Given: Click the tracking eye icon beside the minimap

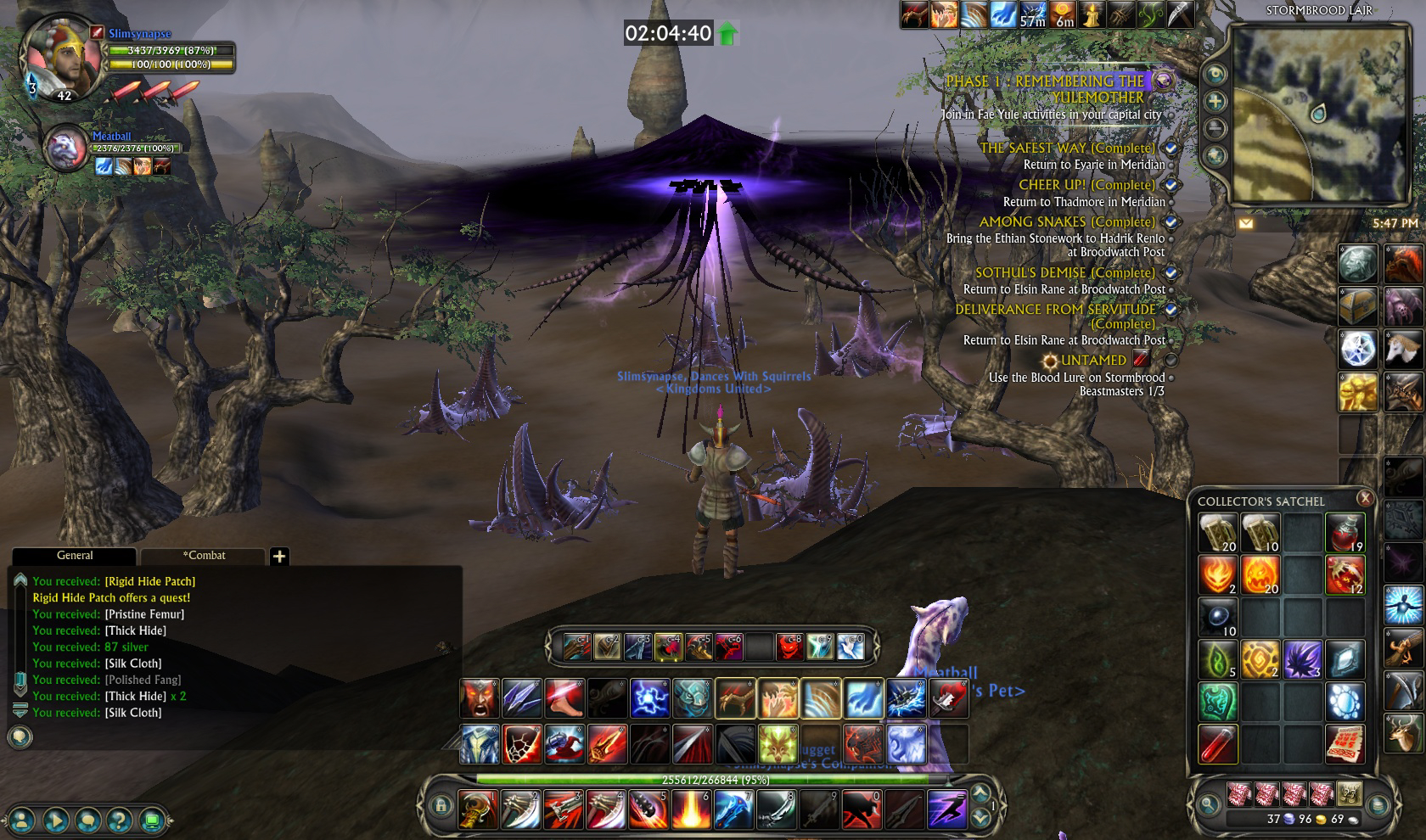Looking at the screenshot, I should click(1217, 74).
